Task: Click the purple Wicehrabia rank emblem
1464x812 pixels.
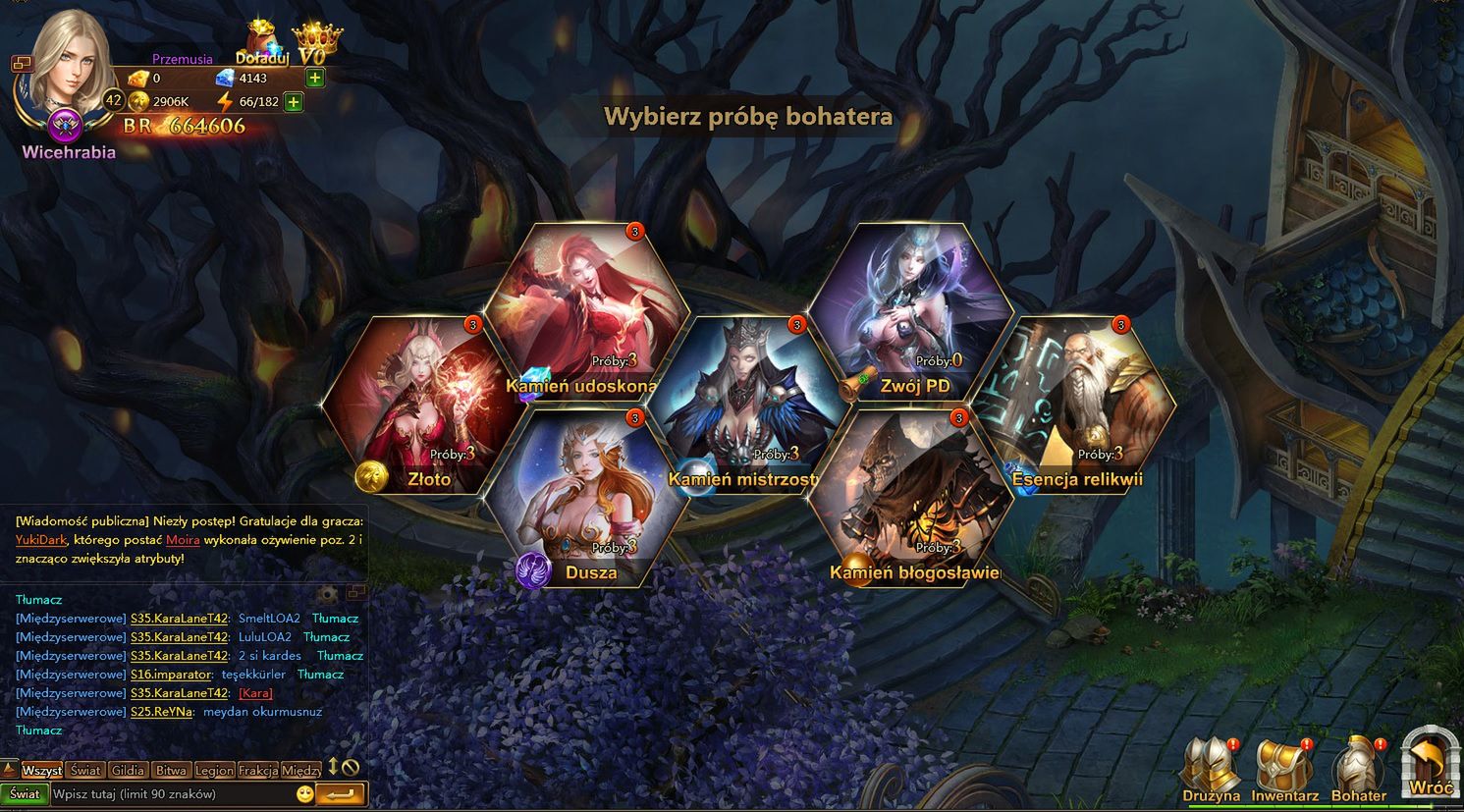Action: [63, 126]
